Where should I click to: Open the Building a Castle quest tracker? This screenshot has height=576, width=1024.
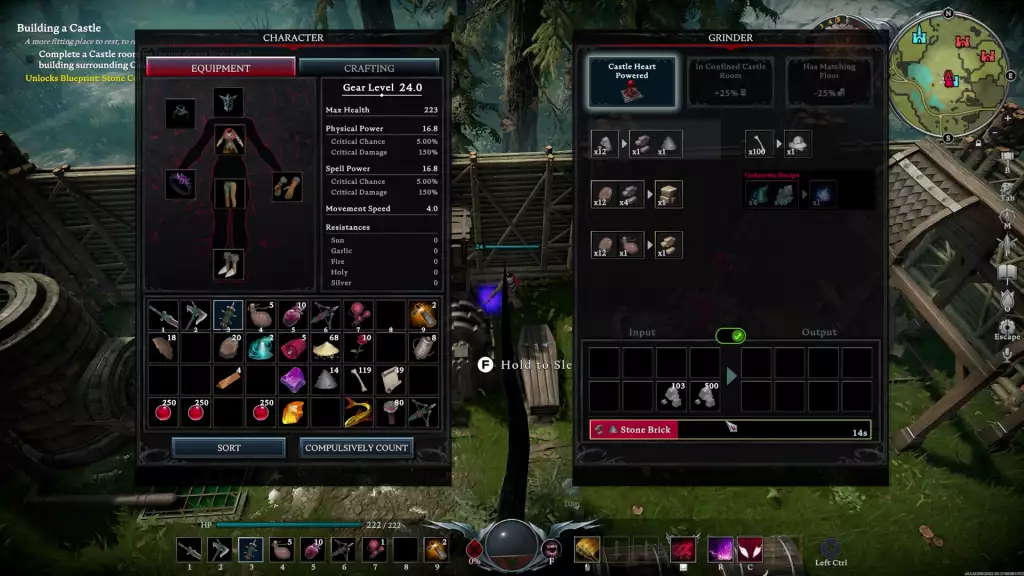point(59,28)
